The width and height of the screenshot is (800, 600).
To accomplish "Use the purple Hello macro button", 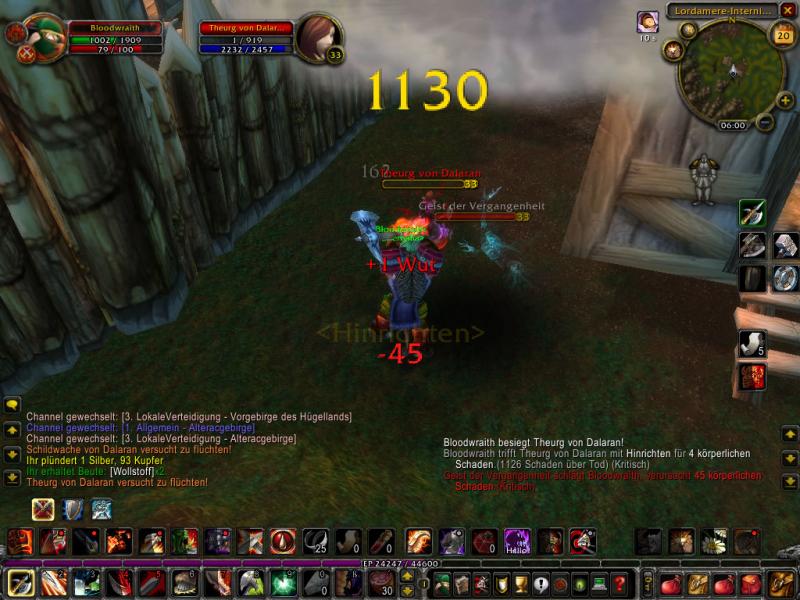I will pyautogui.click(x=516, y=542).
